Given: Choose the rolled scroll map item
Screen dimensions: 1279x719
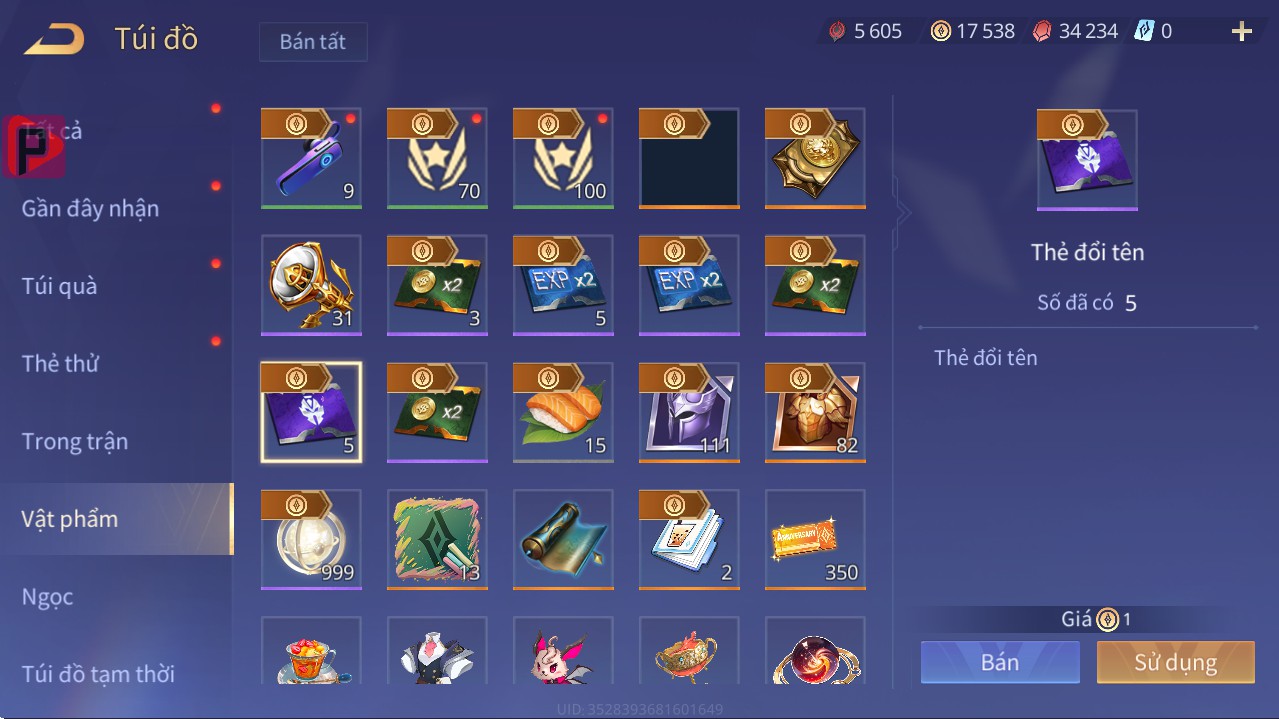Looking at the screenshot, I should [x=563, y=540].
